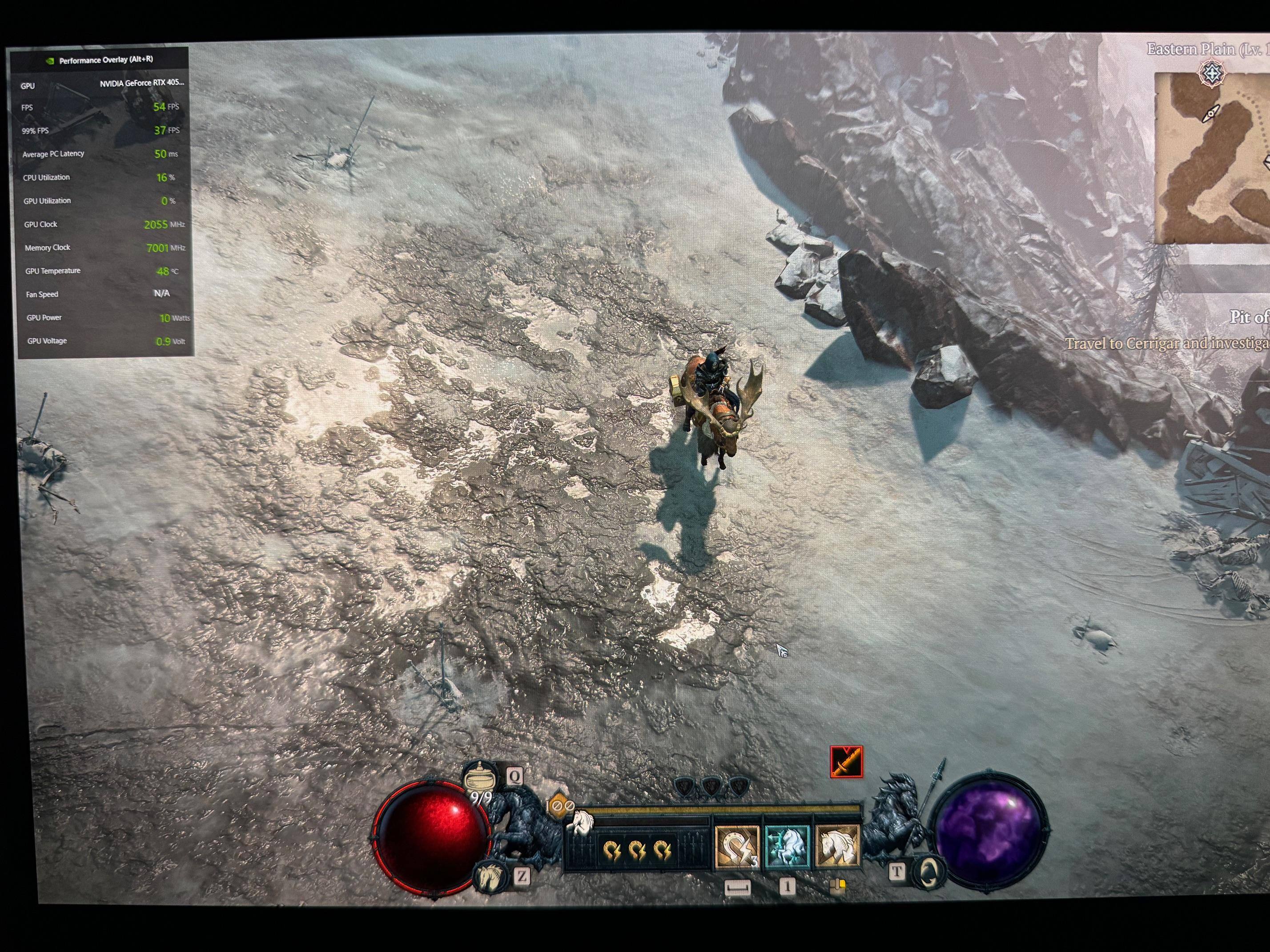Select the white horse head skill slot

[837, 847]
